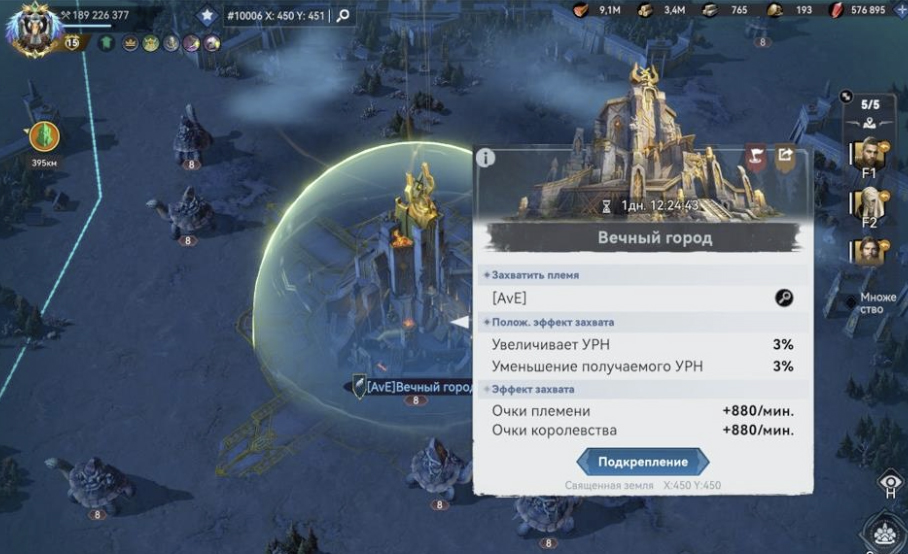
Task: Click the crown buff icon
Action: tap(130, 44)
